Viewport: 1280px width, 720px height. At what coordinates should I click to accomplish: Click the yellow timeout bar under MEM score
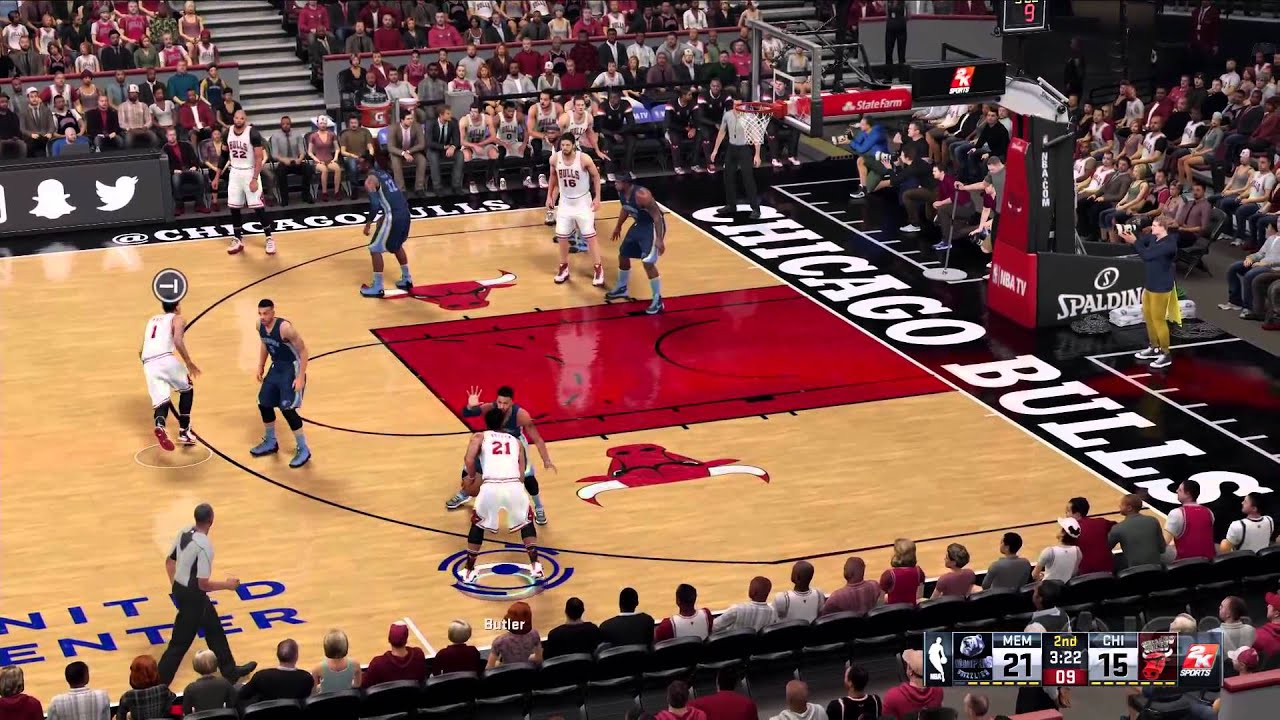tap(1005, 685)
